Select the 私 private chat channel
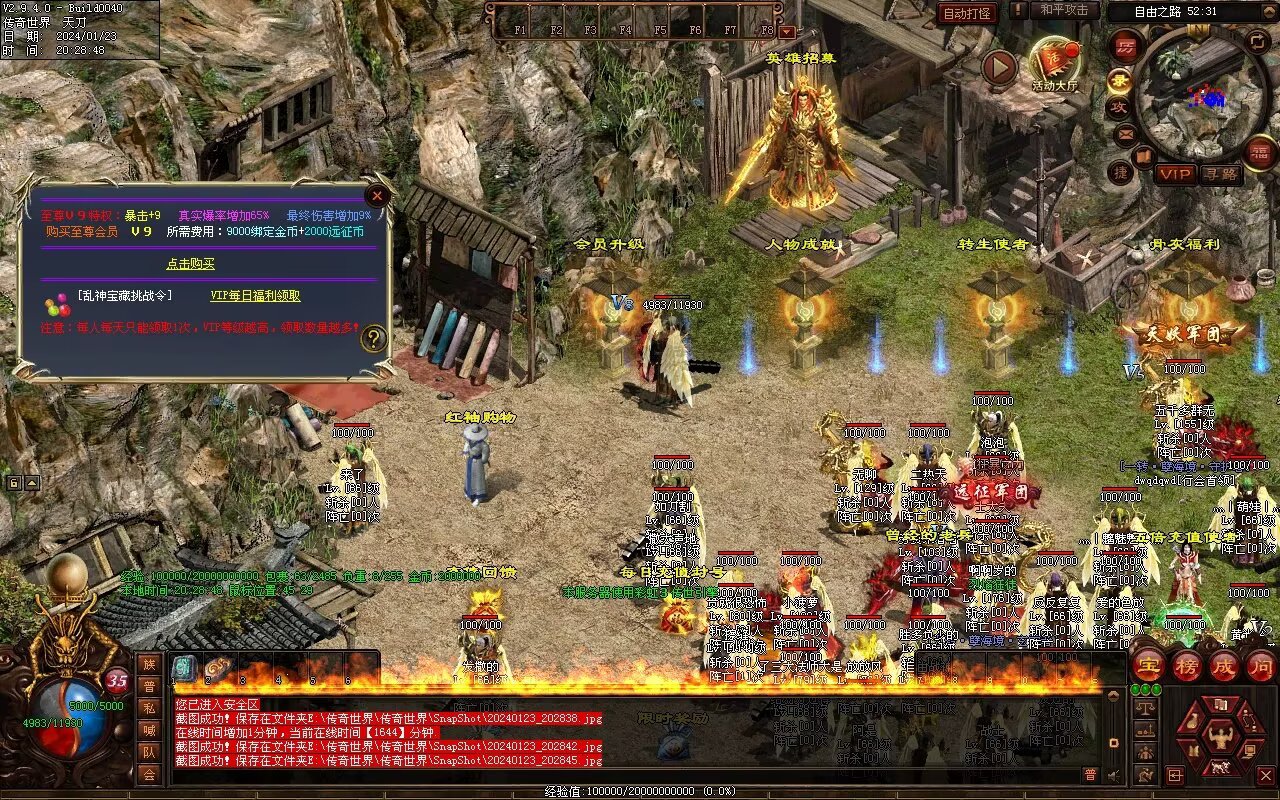 click(x=149, y=708)
